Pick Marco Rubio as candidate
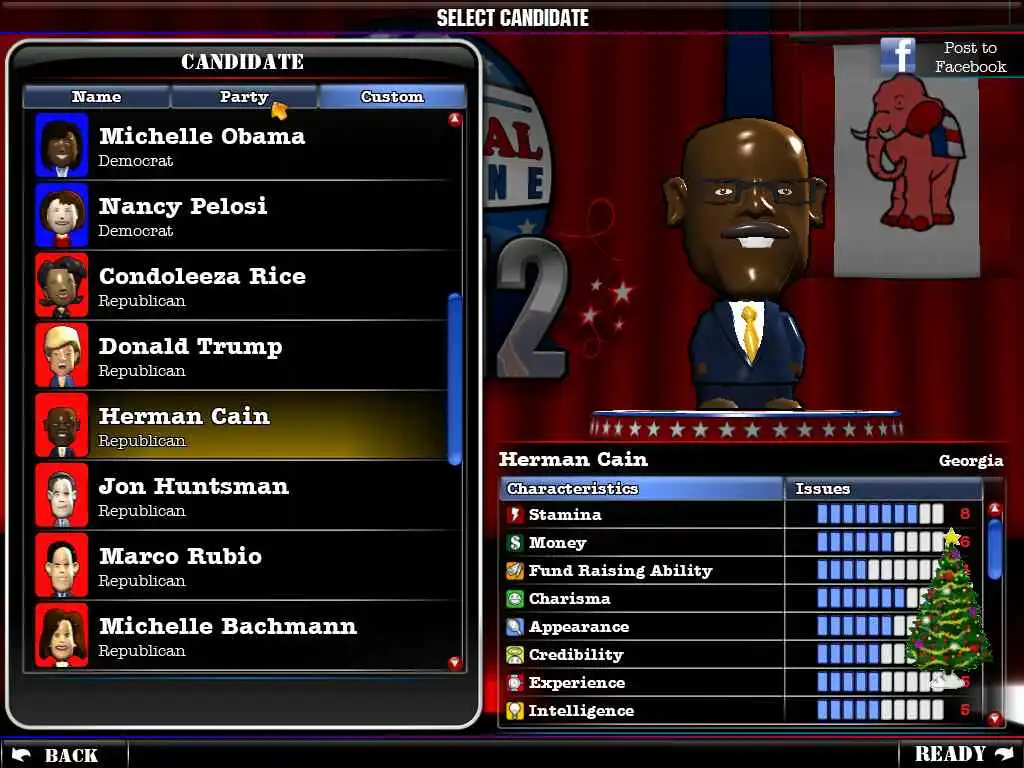Image resolution: width=1024 pixels, height=768 pixels. tap(240, 566)
